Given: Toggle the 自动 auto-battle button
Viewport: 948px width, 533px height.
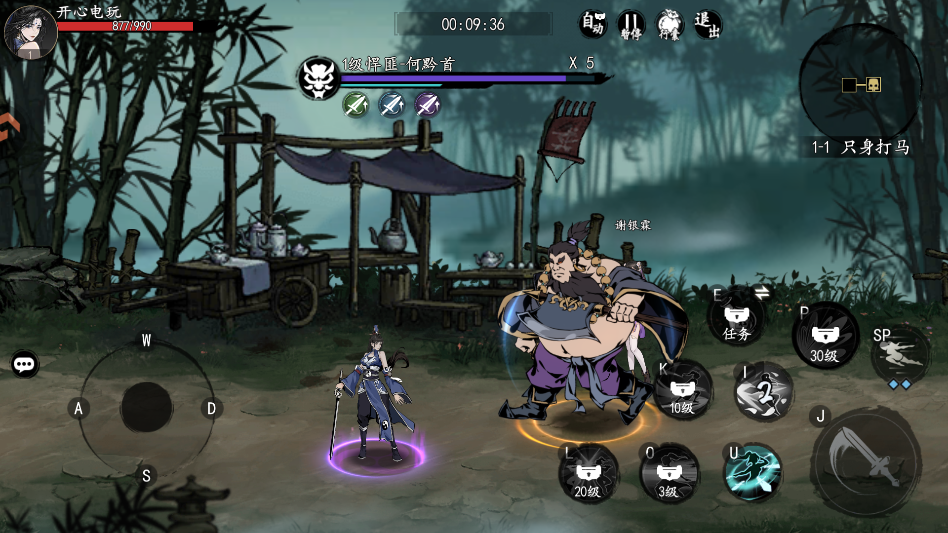Looking at the screenshot, I should tap(594, 24).
